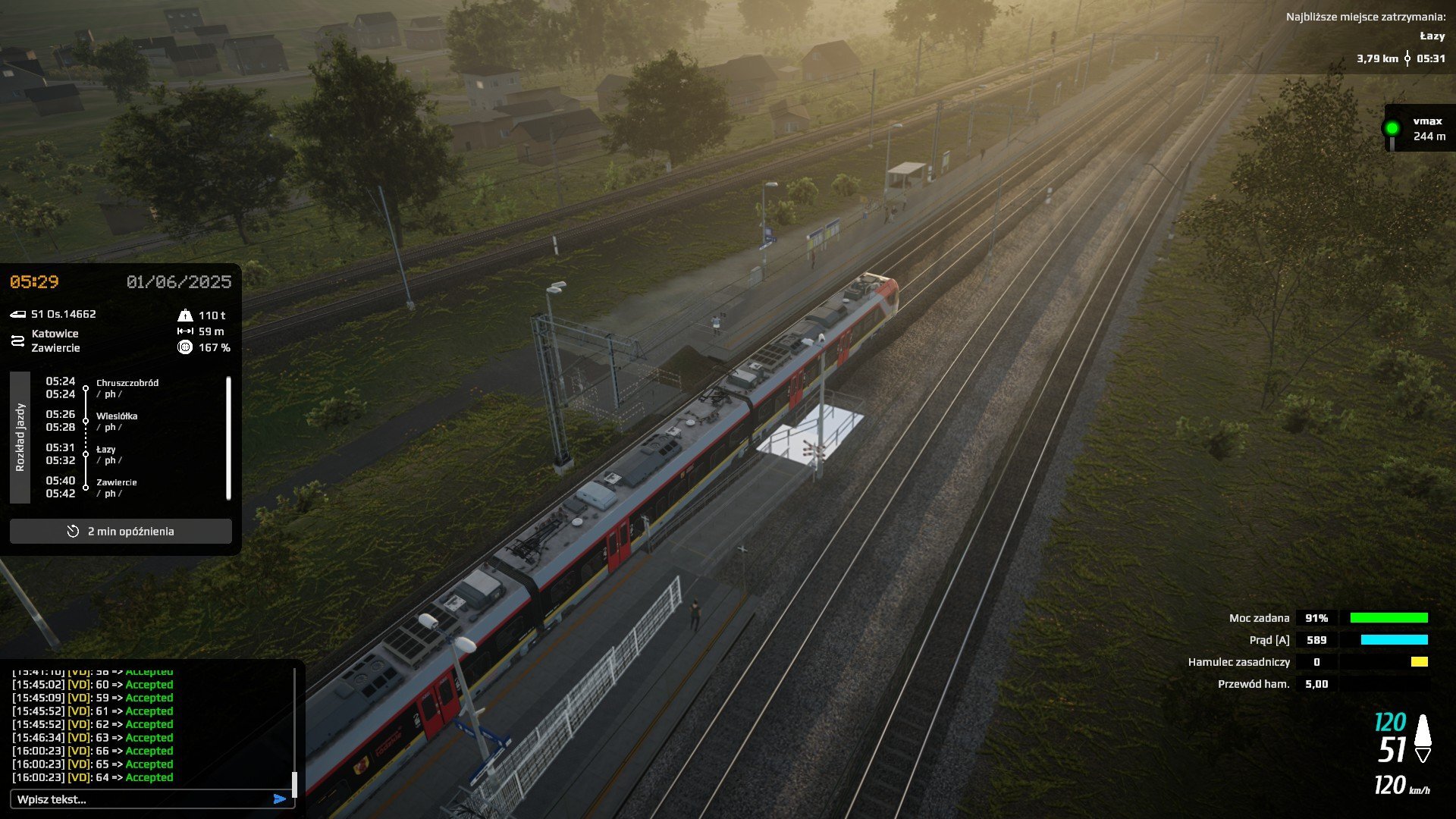Click the Chruszczobród timetable entry
The height and width of the screenshot is (819, 1456).
click(127, 383)
